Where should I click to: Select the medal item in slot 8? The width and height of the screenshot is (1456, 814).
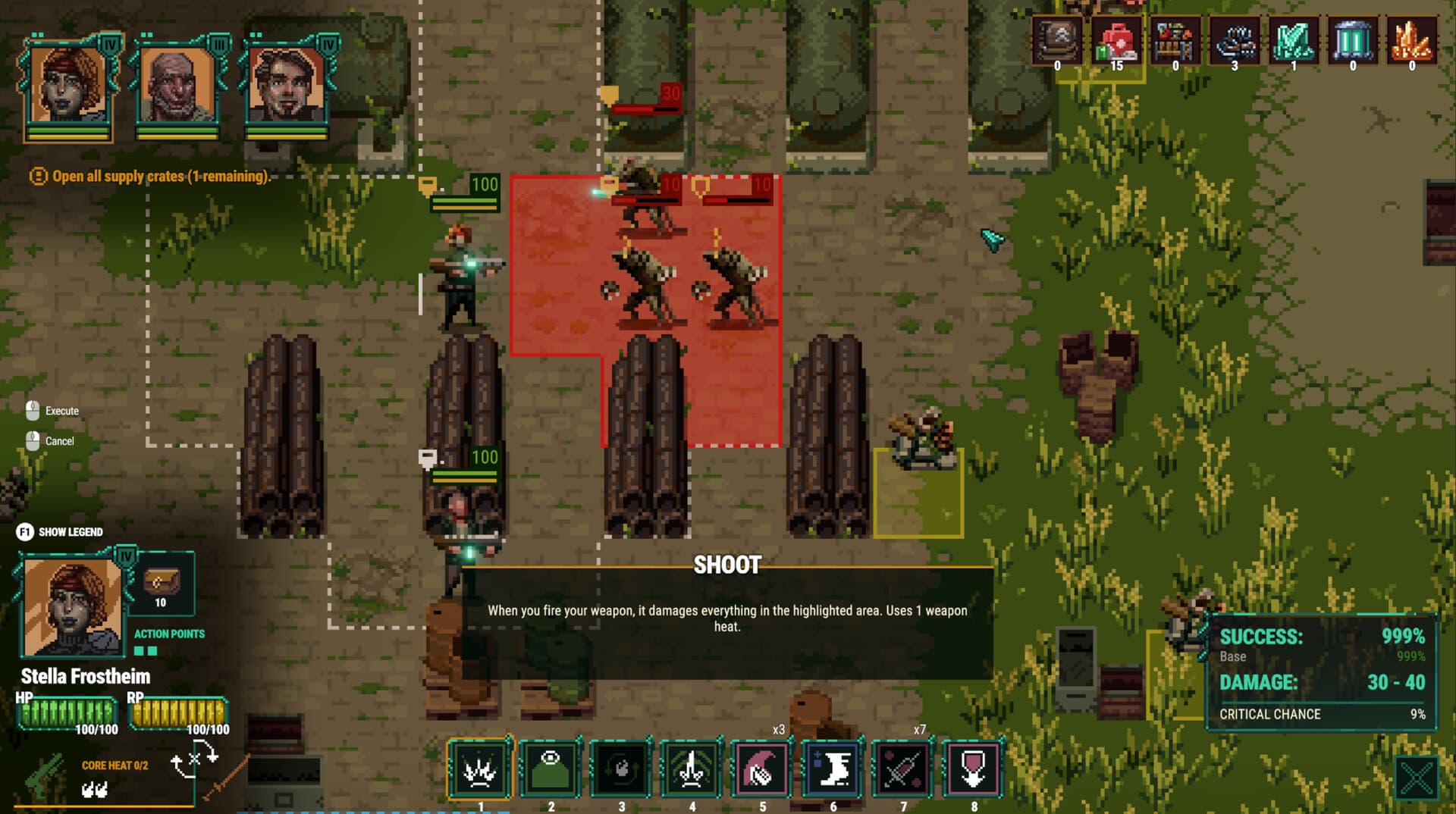pos(974,769)
